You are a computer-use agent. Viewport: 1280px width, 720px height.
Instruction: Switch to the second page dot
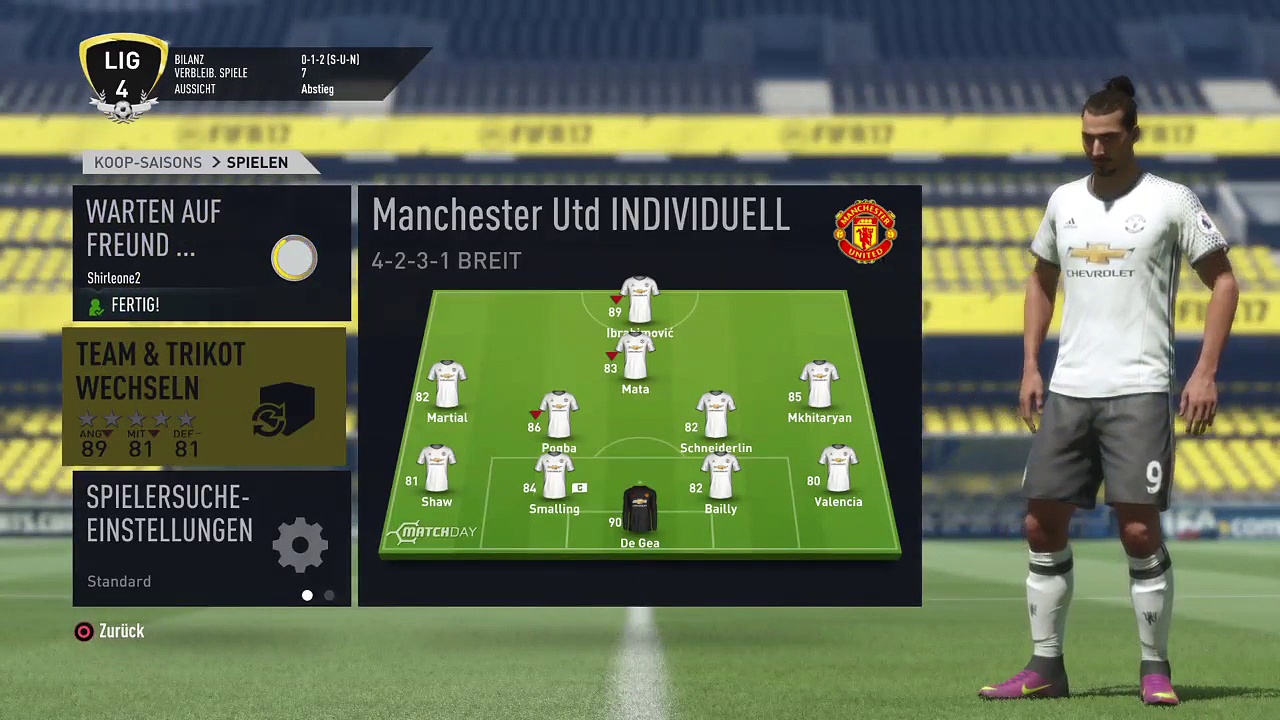[x=329, y=595]
